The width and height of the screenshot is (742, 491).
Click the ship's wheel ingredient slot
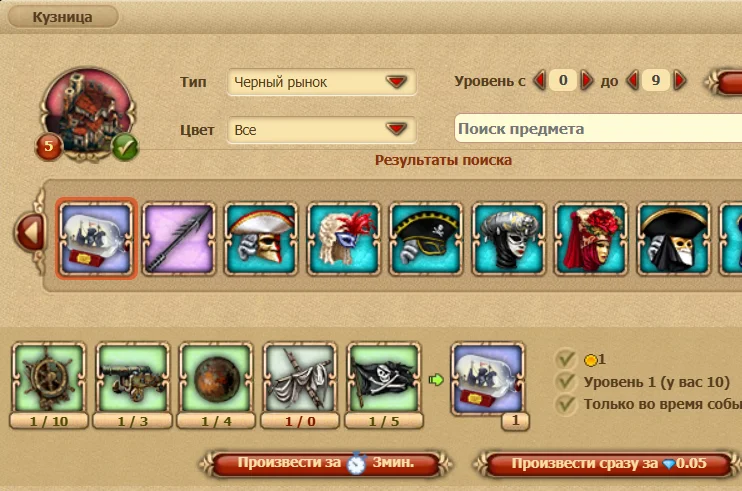(x=49, y=379)
